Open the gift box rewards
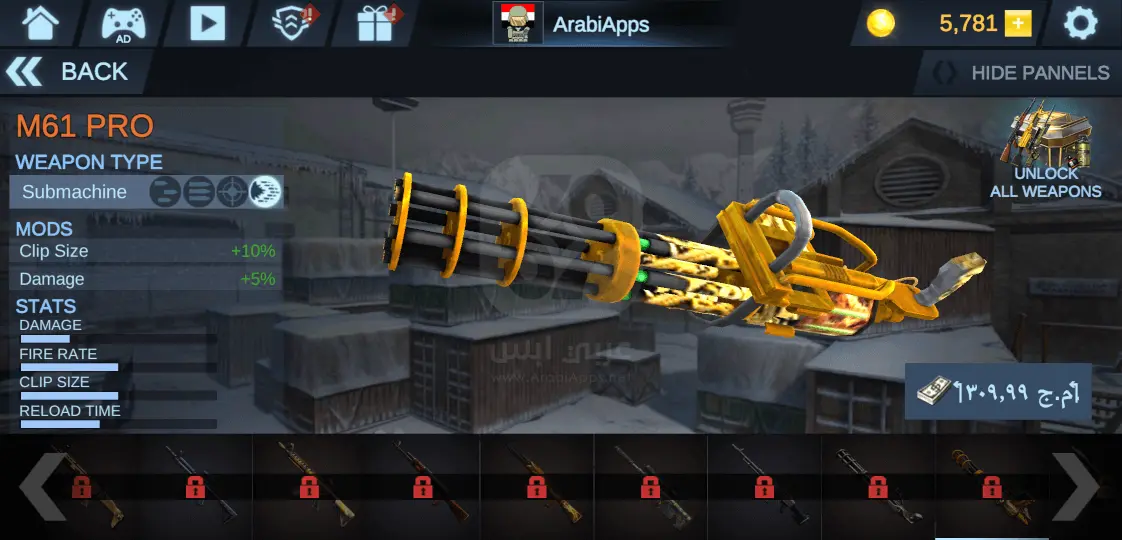1122x540 pixels. 377,22
